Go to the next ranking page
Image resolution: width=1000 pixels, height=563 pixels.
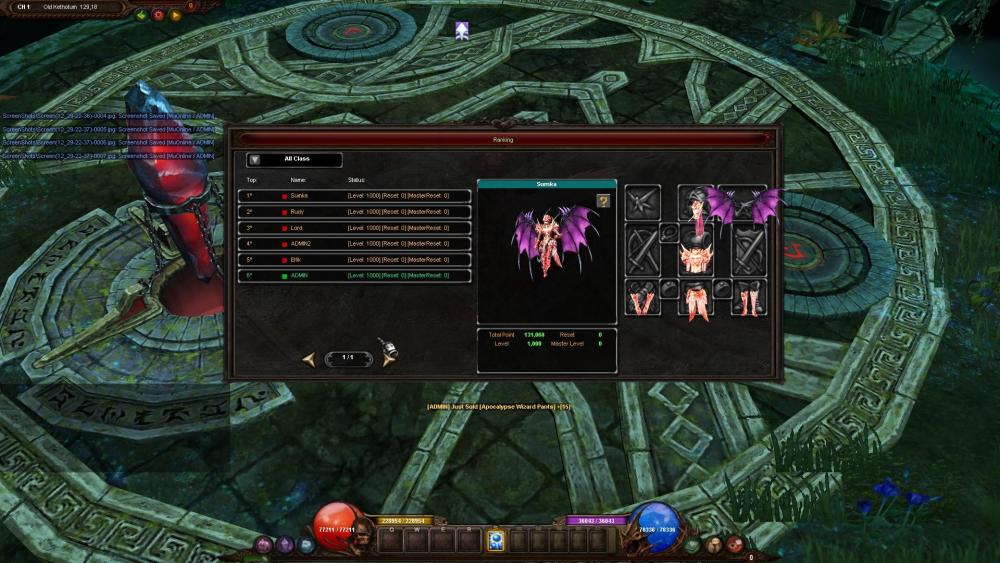click(x=388, y=358)
